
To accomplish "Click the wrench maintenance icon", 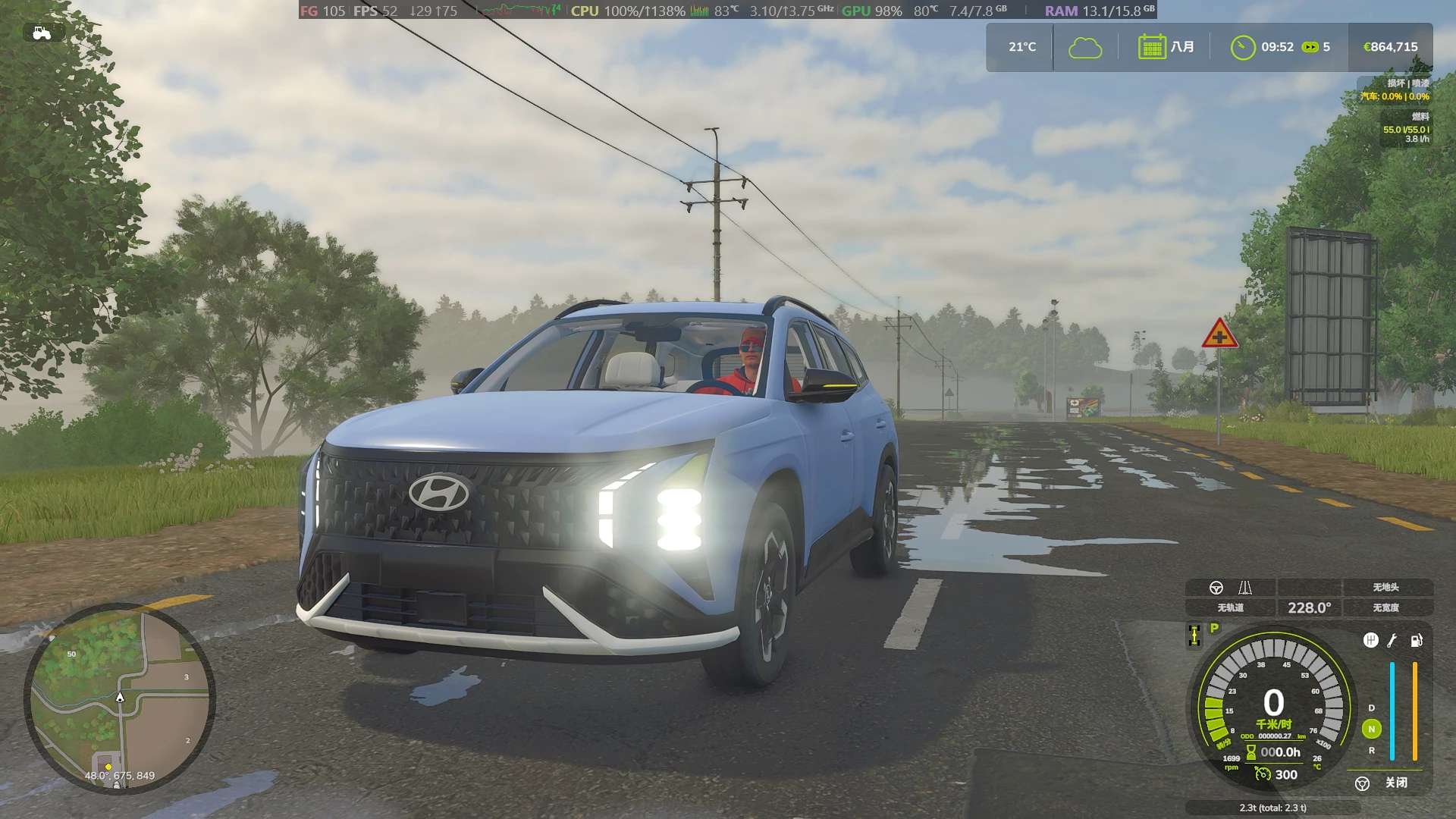I will pos(1392,642).
